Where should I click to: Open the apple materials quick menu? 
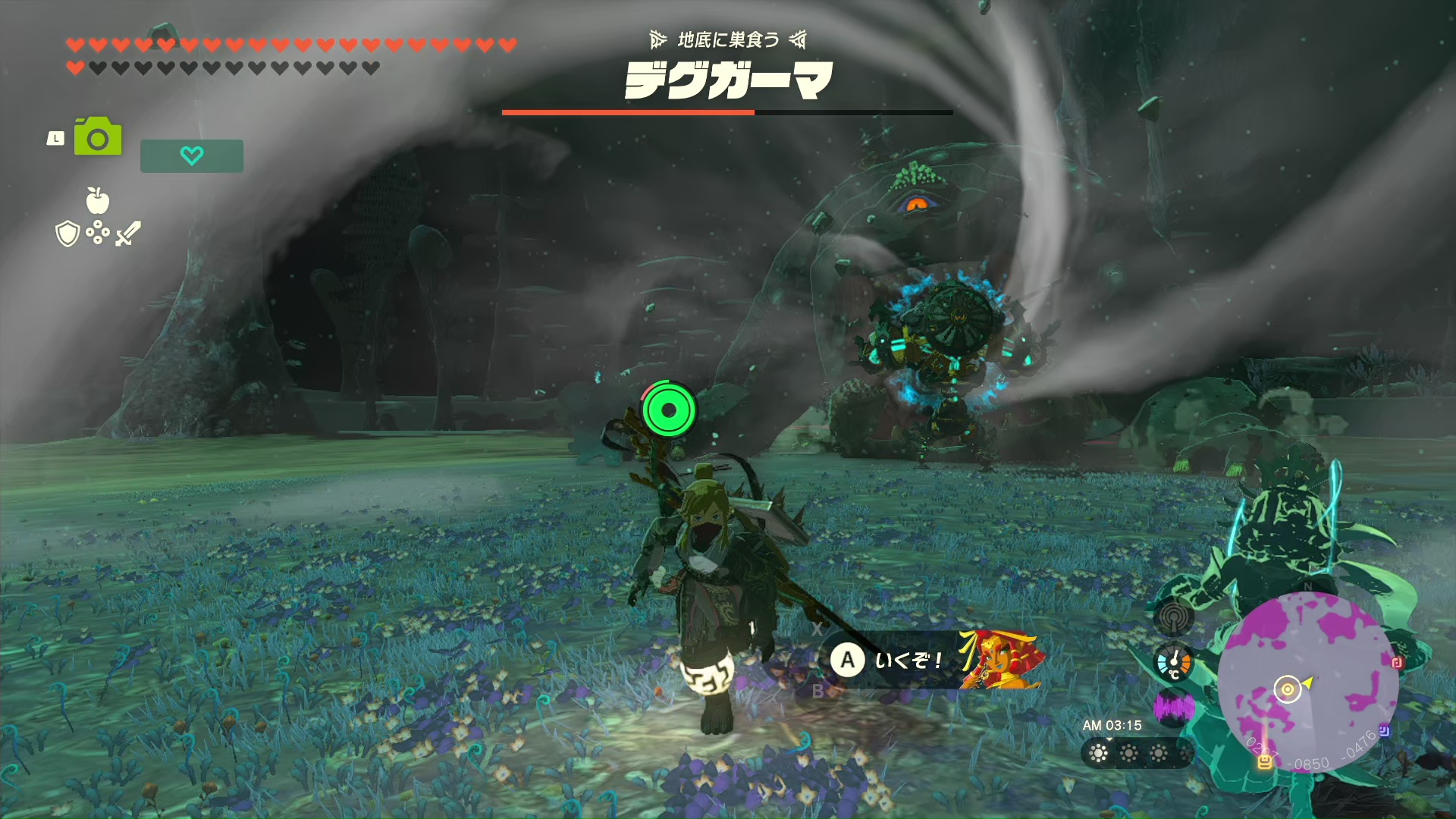pyautogui.click(x=98, y=201)
